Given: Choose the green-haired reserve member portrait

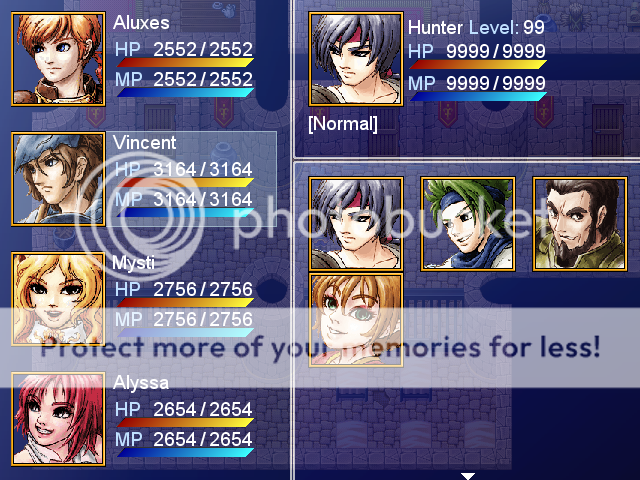Looking at the screenshot, I should (468, 224).
